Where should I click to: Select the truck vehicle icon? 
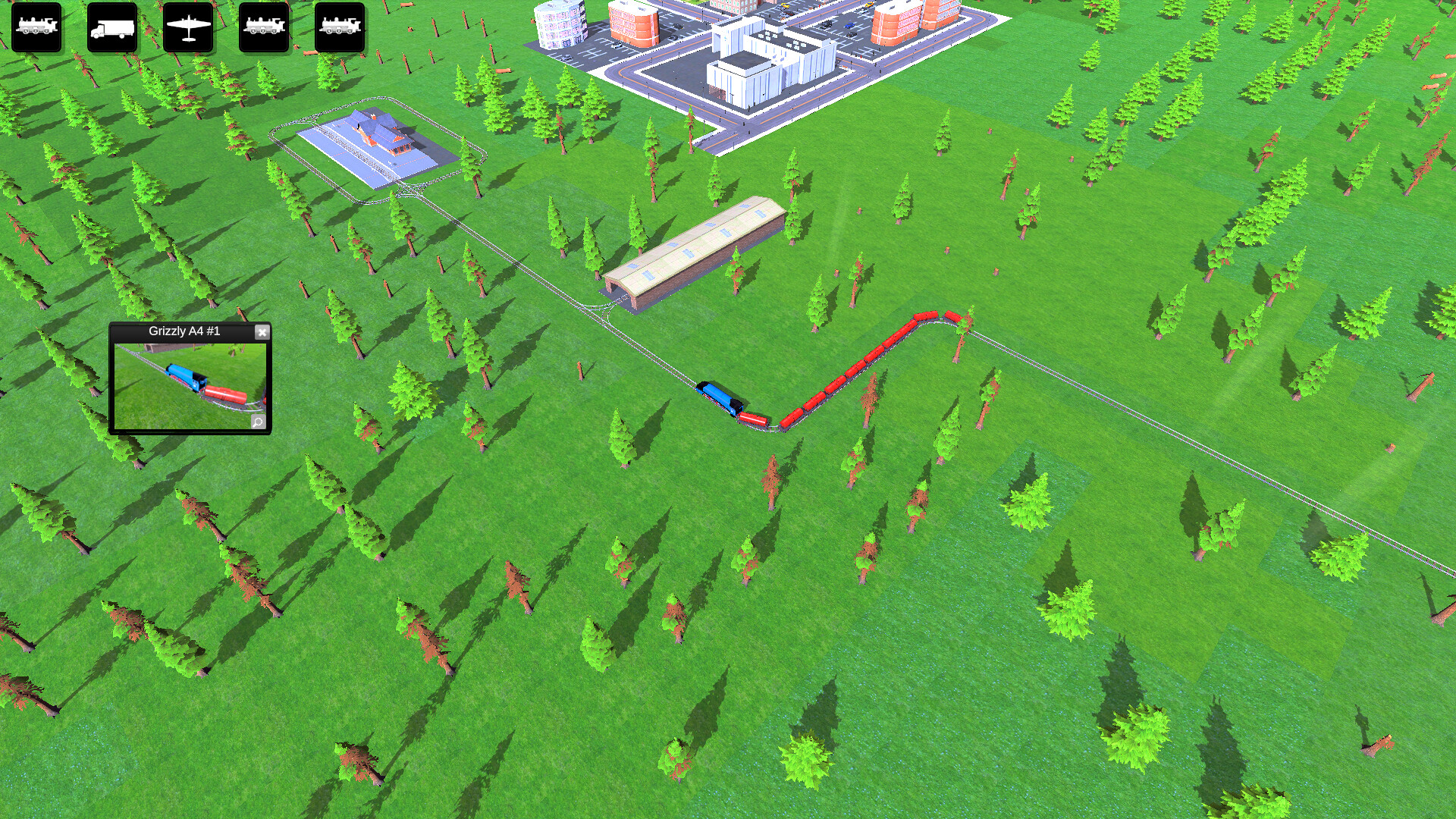111,27
